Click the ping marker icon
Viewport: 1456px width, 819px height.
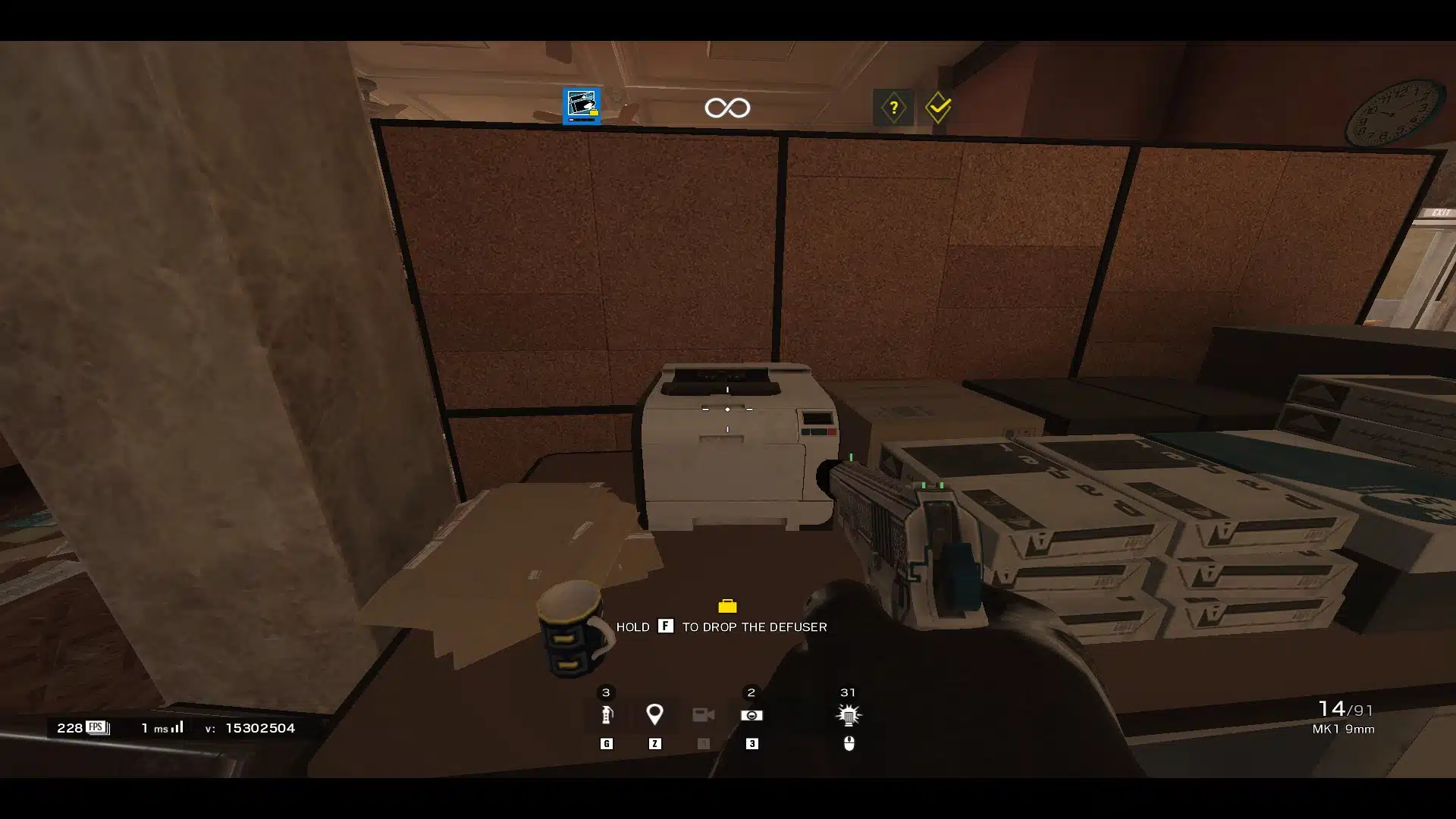(655, 714)
